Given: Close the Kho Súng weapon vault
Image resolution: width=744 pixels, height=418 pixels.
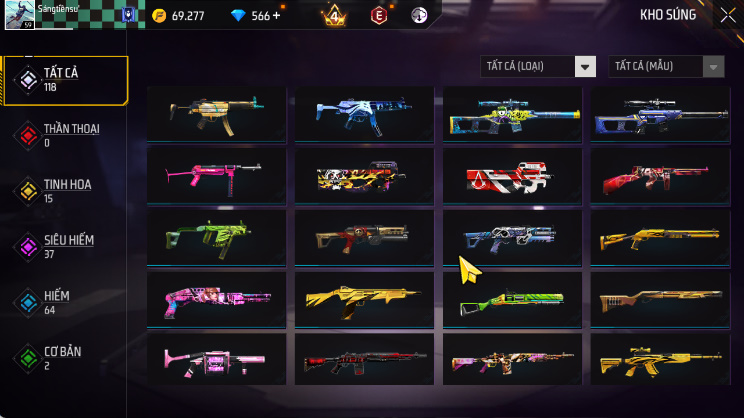Looking at the screenshot, I should tap(727, 15).
